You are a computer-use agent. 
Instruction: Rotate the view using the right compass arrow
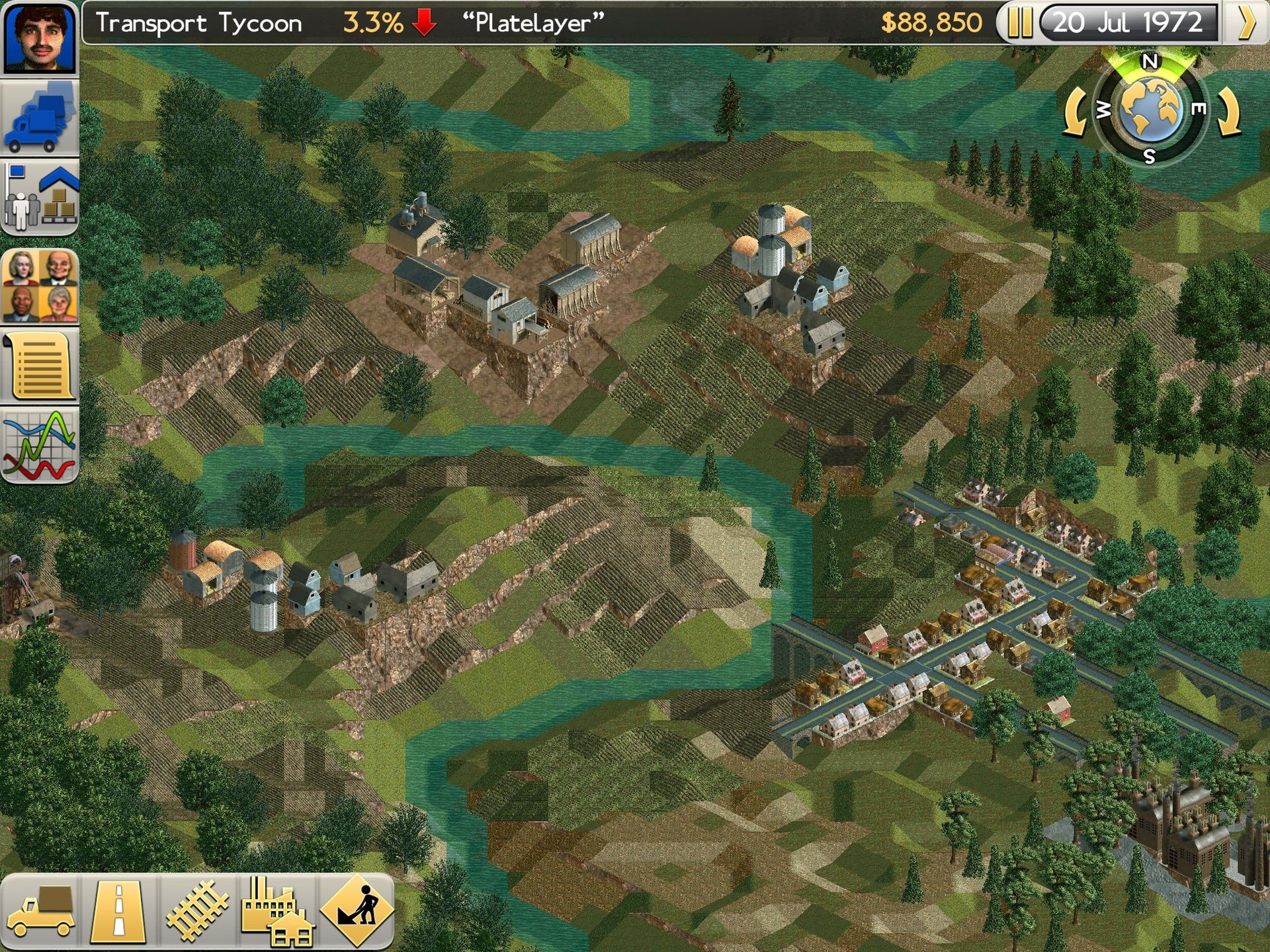[1229, 112]
